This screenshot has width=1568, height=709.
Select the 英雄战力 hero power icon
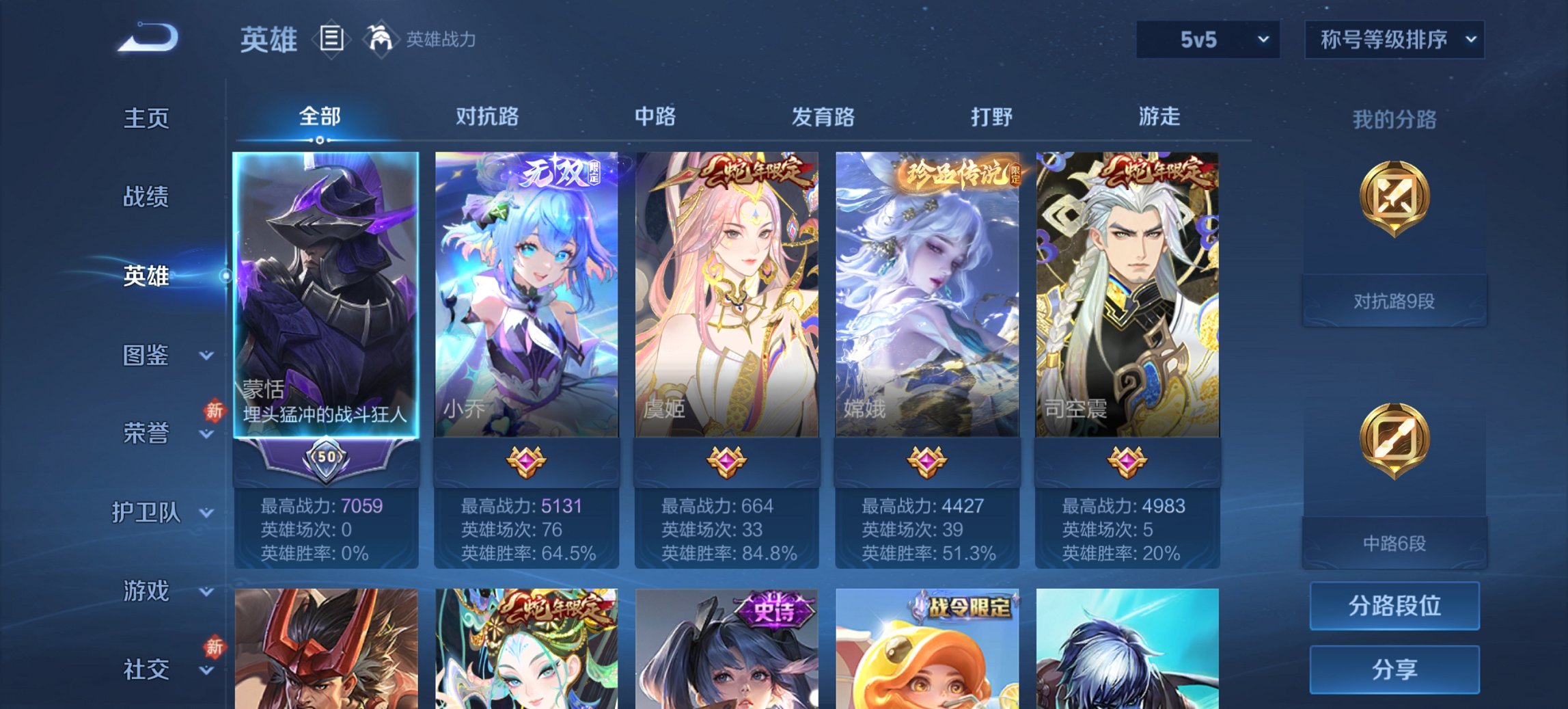pos(381,40)
